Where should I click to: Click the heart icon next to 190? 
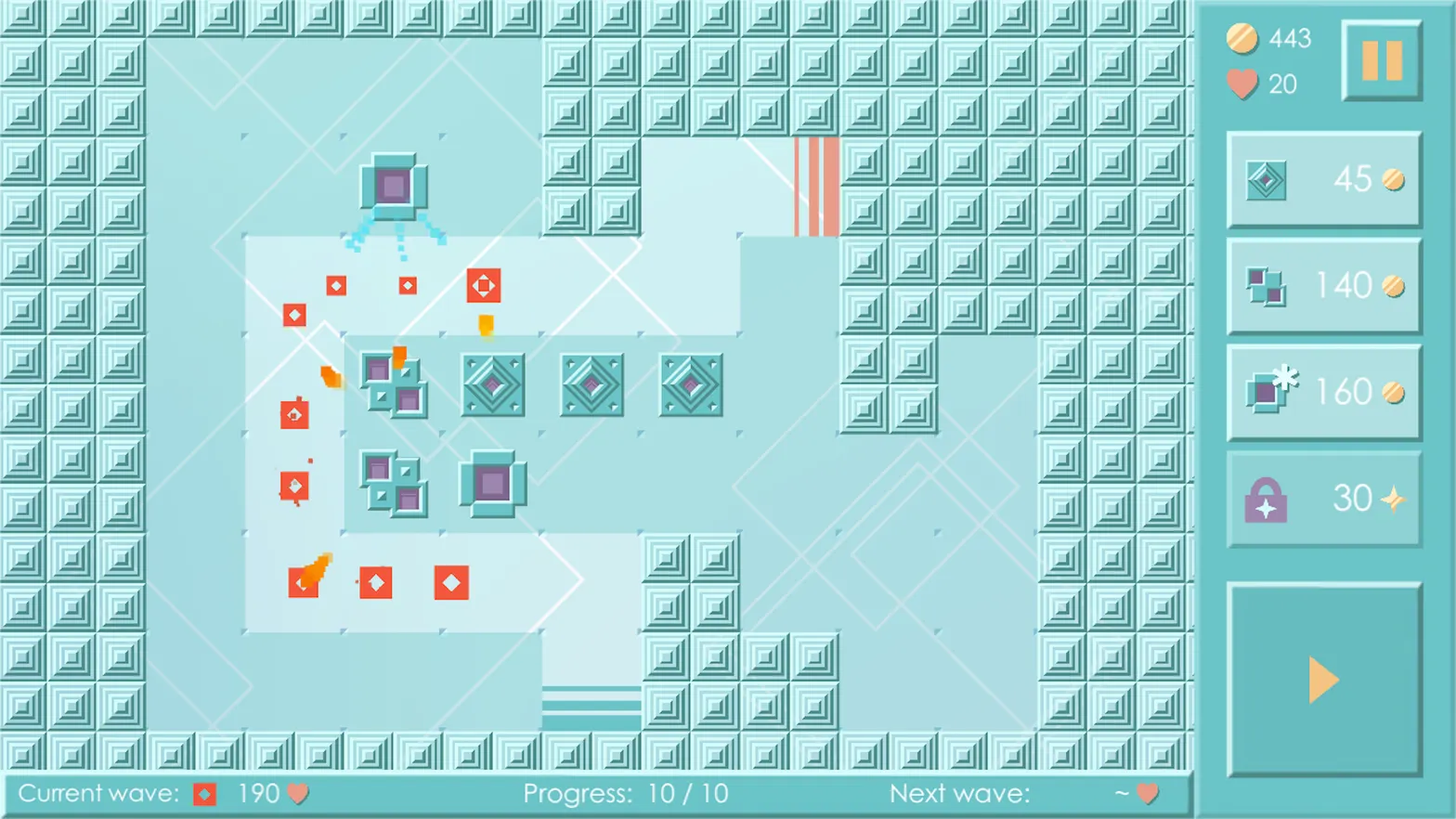click(296, 793)
